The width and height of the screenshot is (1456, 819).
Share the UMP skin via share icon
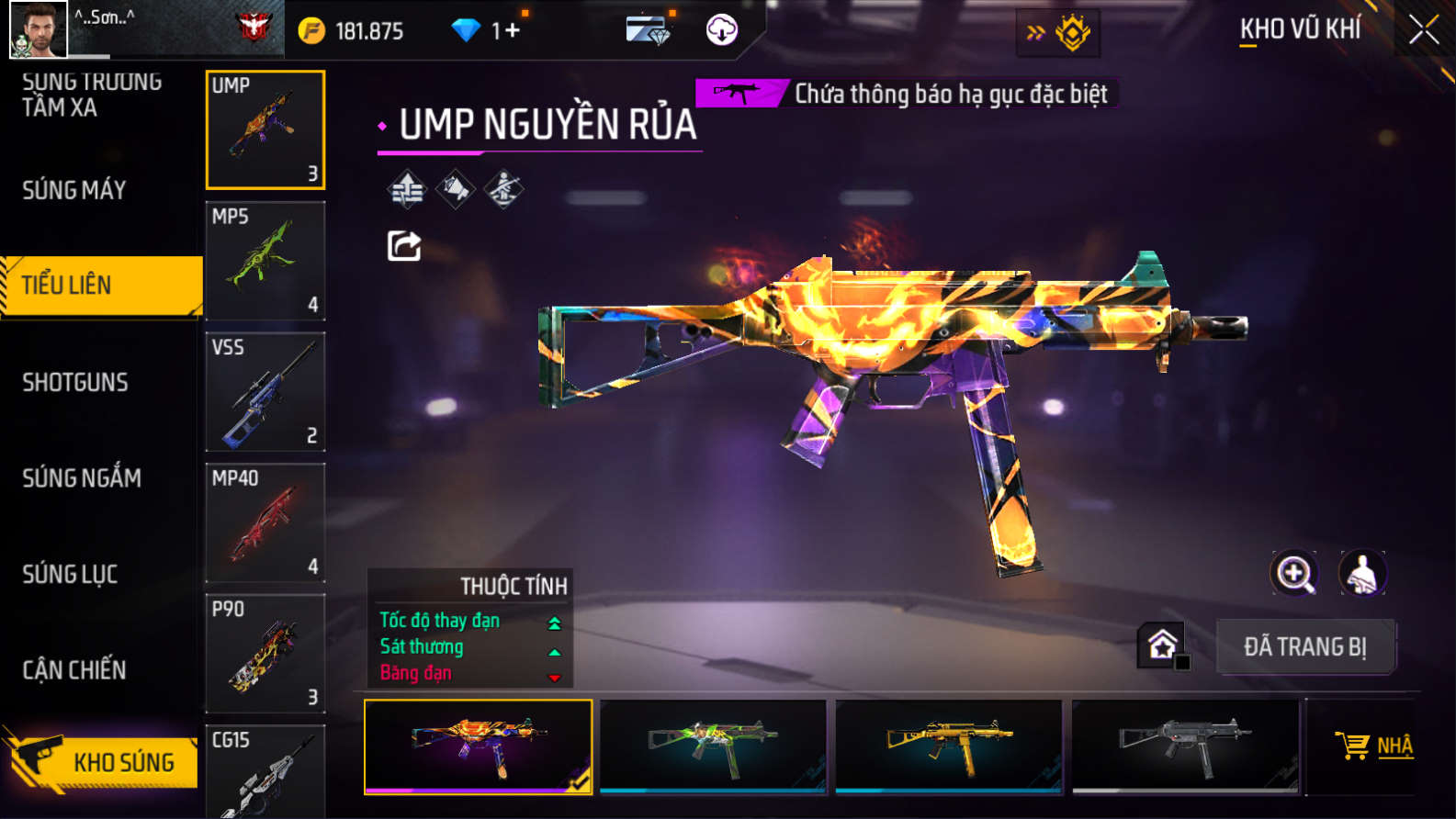pyautogui.click(x=404, y=246)
